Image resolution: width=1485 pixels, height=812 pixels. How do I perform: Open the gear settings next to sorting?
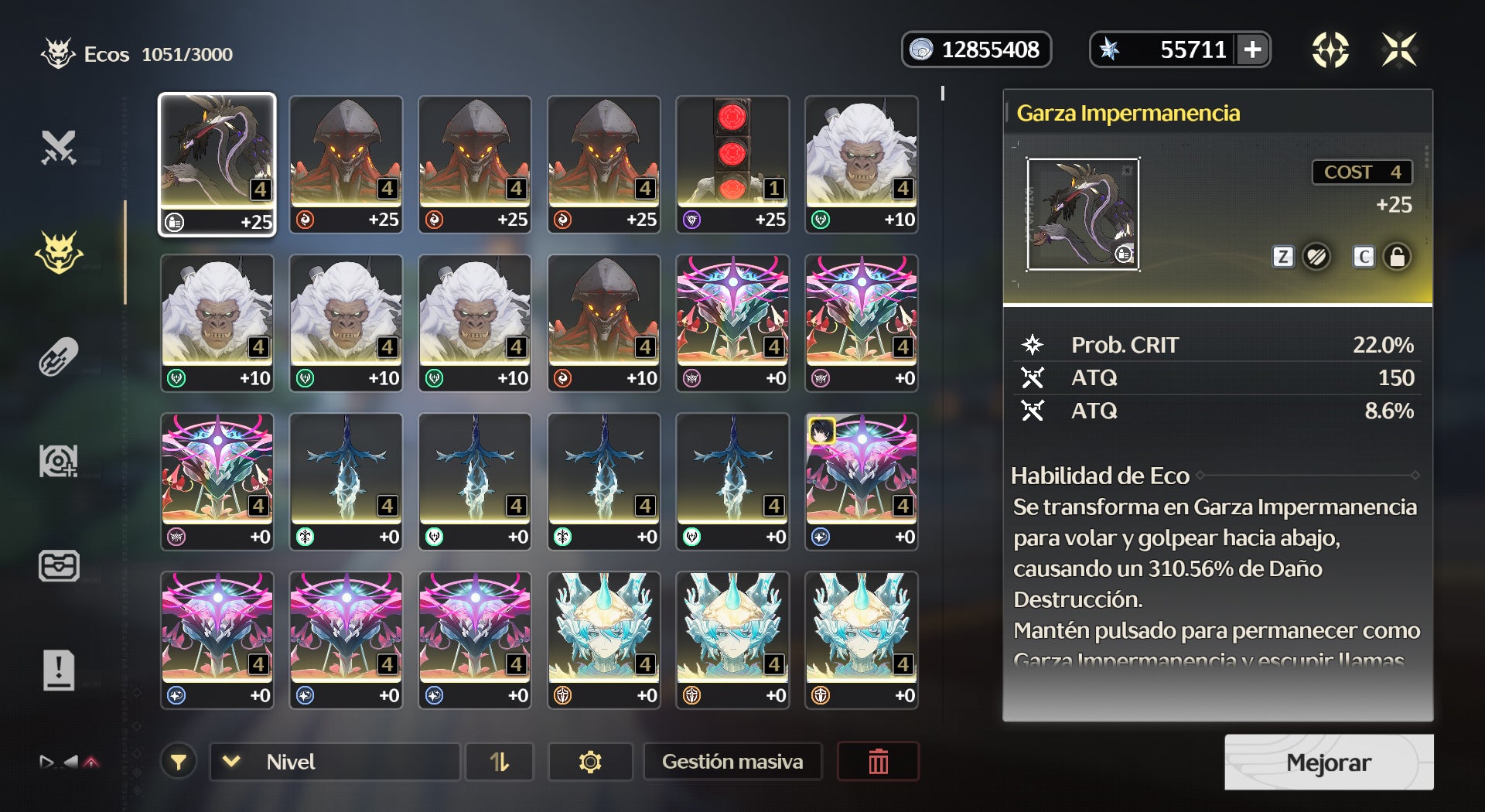[590, 762]
